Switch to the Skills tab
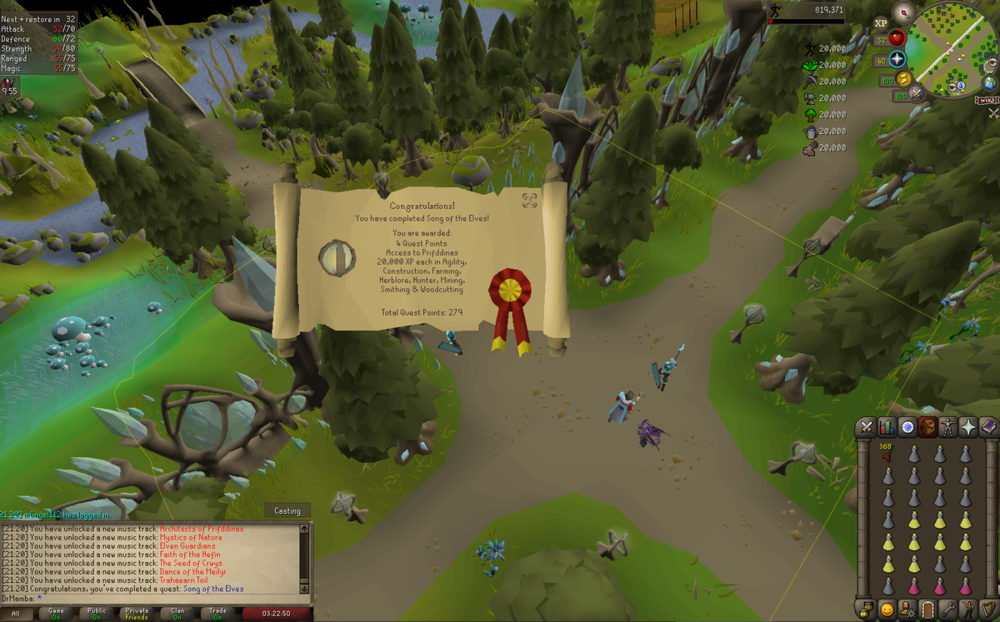1000x622 pixels. pyautogui.click(x=887, y=427)
